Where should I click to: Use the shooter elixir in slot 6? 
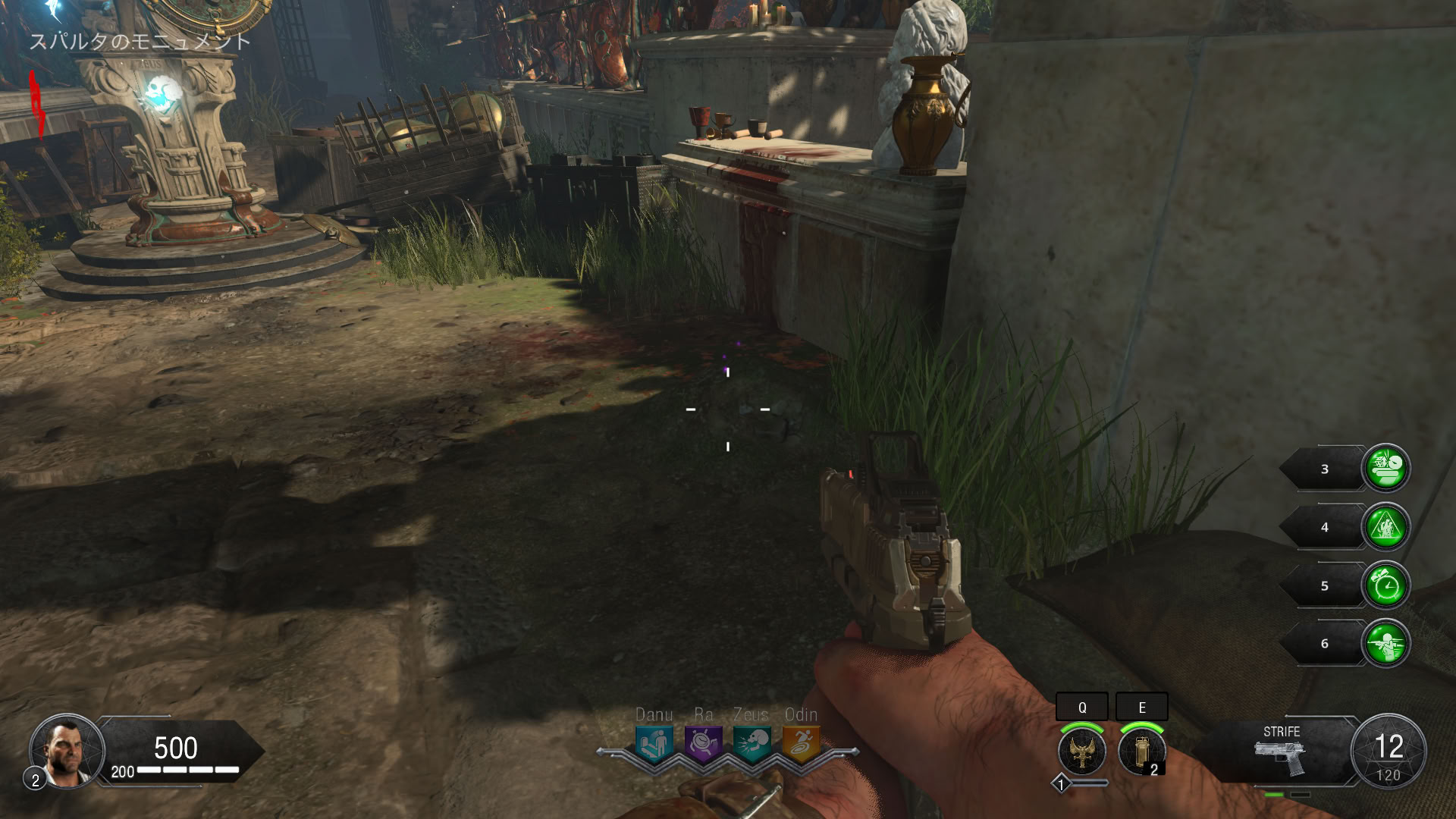pos(1386,644)
